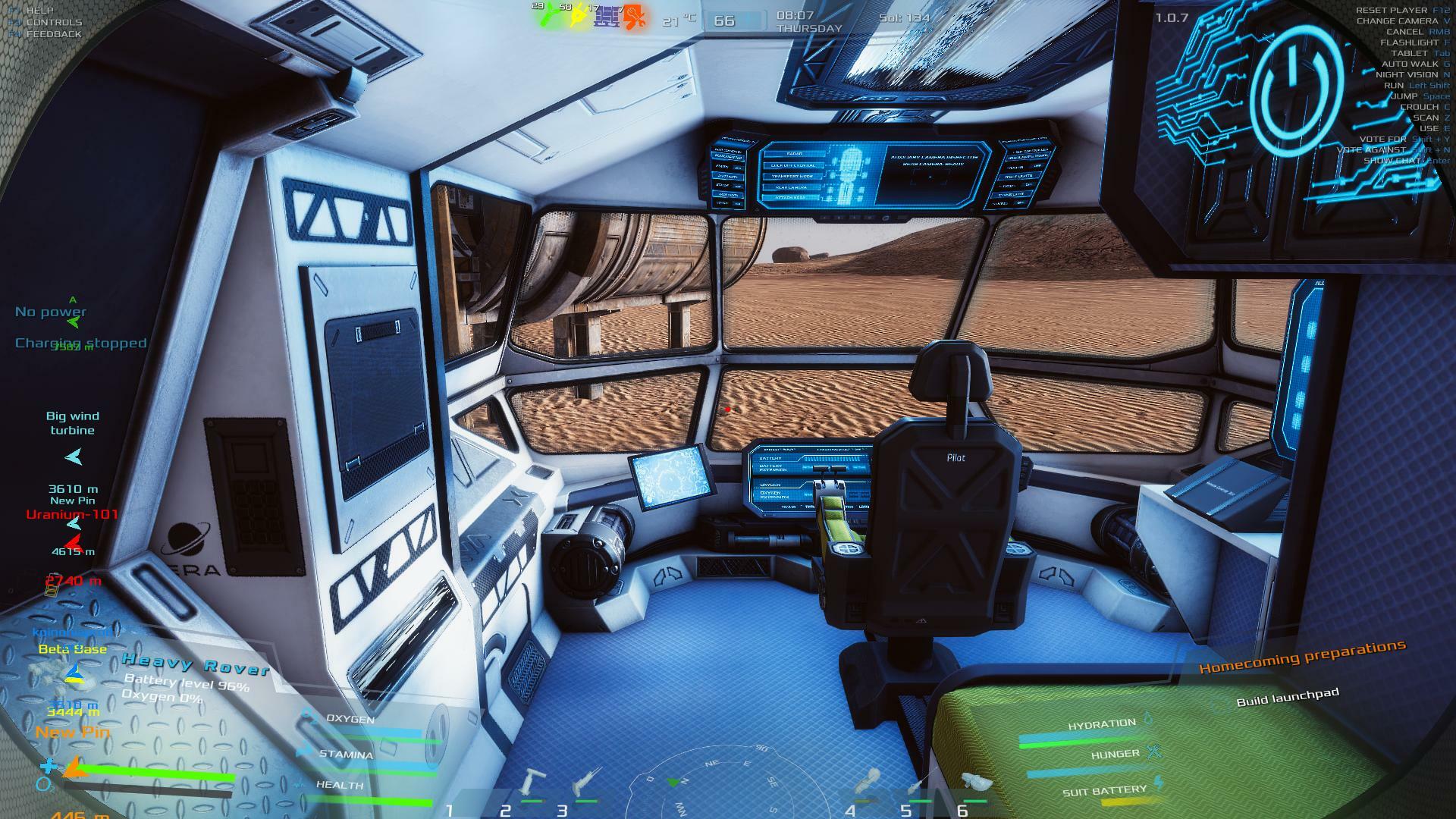Select the Big wind turbine waypoint marker
This screenshot has width=1456, height=819.
coord(73,457)
